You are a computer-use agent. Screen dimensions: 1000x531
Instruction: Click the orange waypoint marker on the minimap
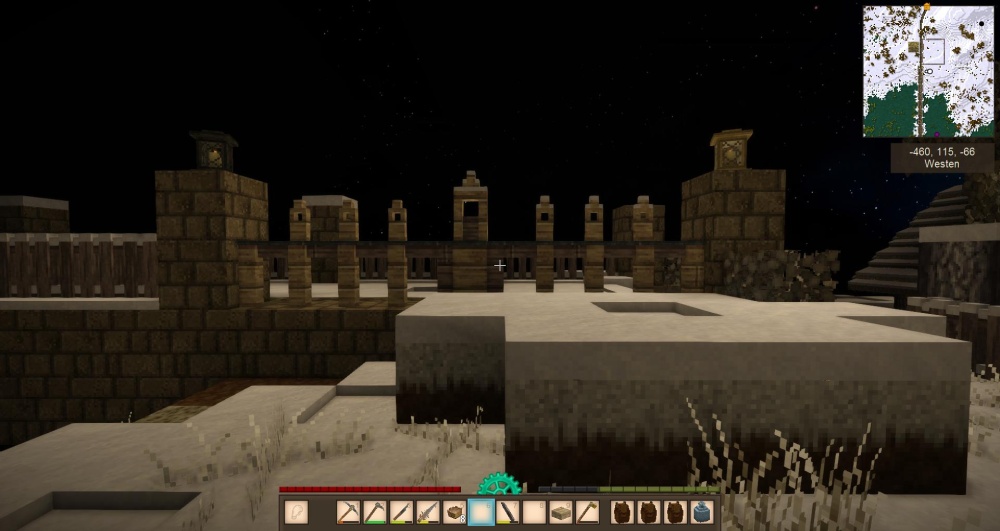[927, 7]
